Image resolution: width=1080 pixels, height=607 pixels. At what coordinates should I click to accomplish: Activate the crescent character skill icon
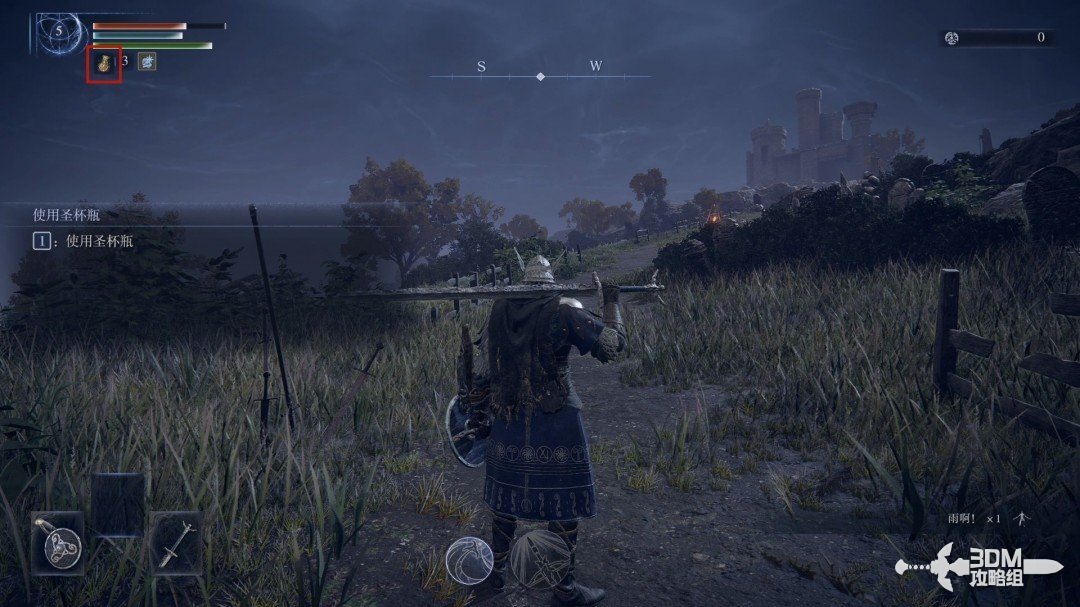(x=468, y=560)
